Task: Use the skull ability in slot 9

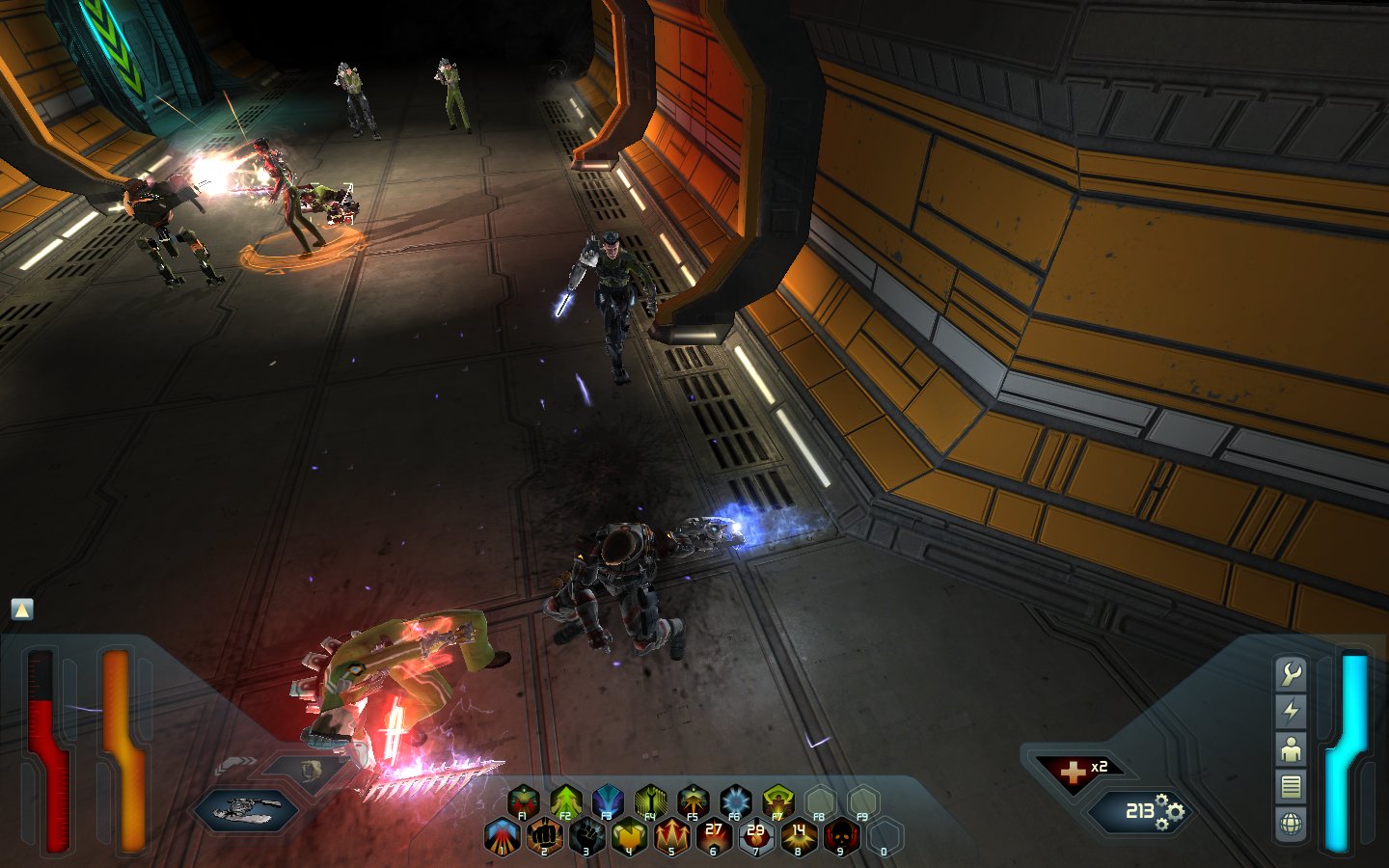Action: pos(841,835)
